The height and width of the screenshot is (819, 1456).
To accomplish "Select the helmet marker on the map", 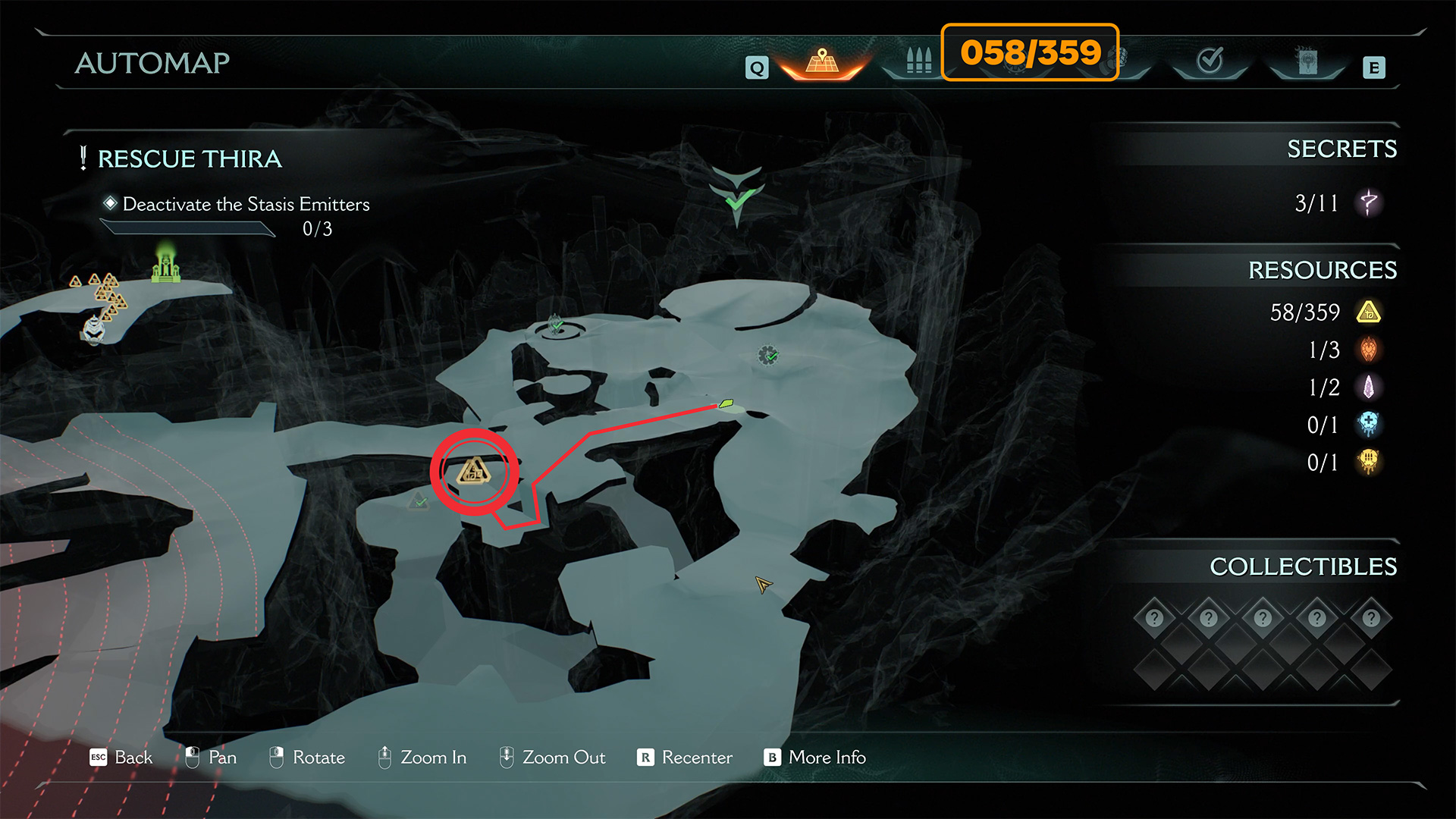I will 93,329.
